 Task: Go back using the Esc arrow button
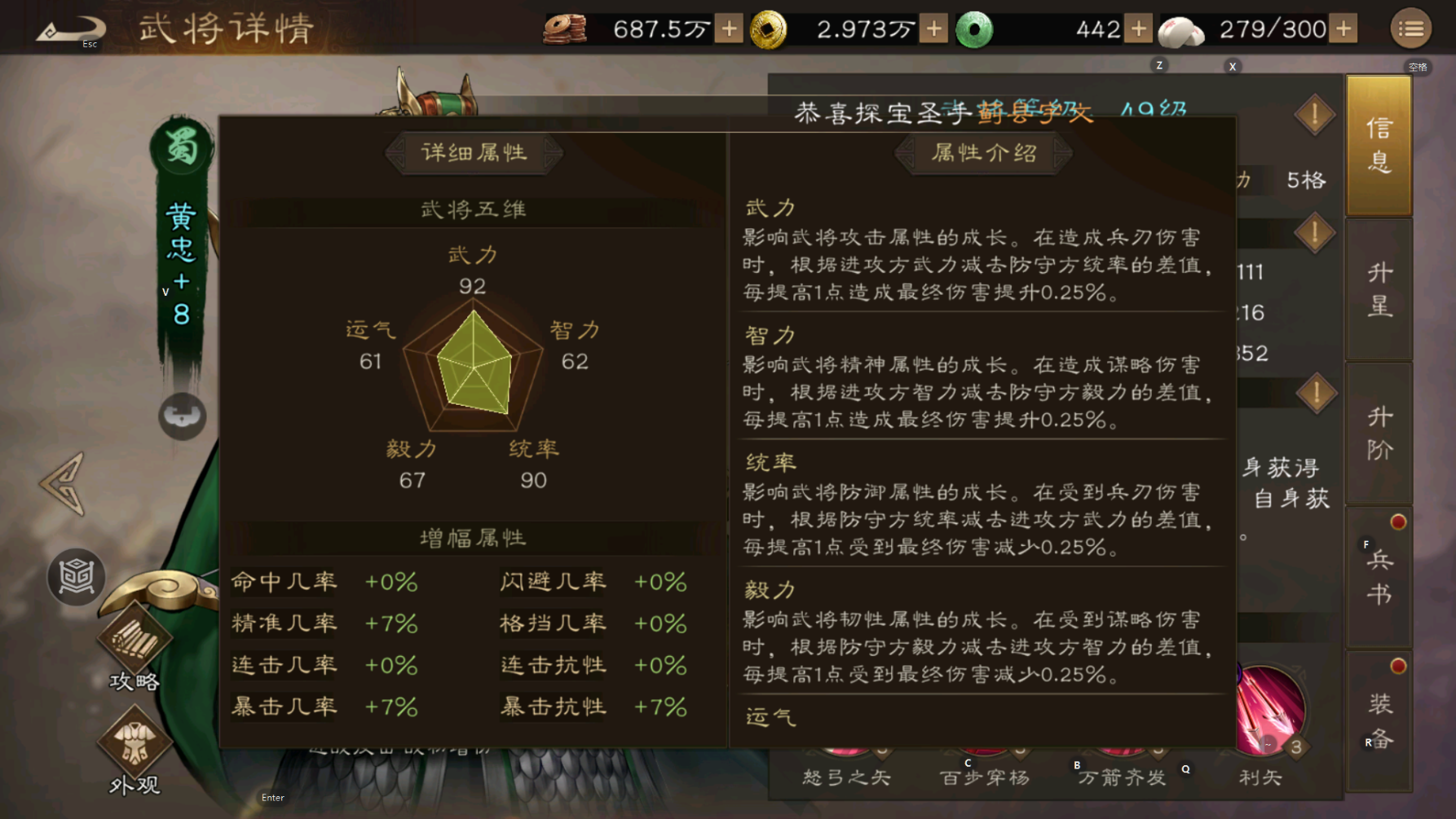click(x=69, y=30)
